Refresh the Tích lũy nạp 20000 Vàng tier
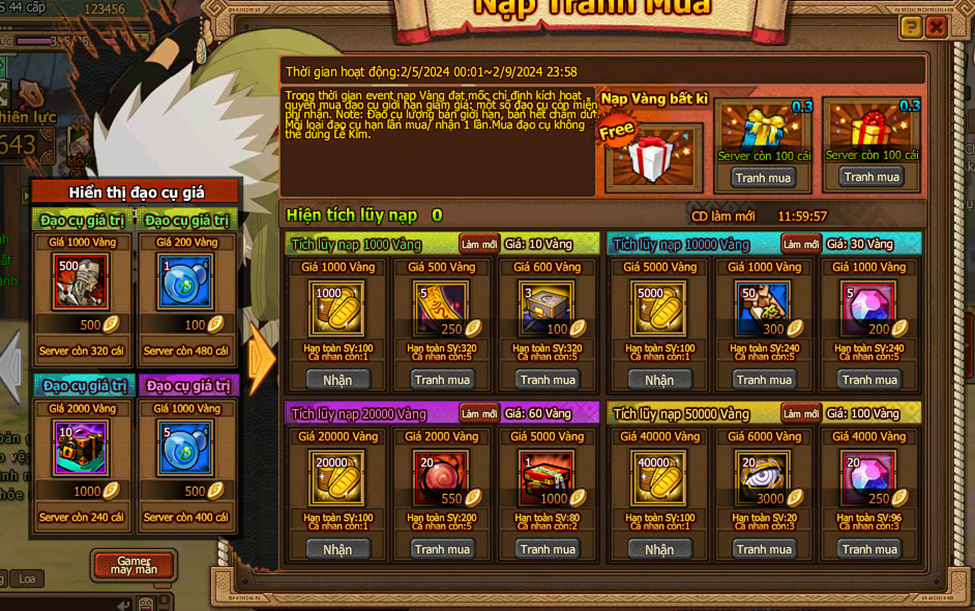975x611 pixels. click(478, 414)
